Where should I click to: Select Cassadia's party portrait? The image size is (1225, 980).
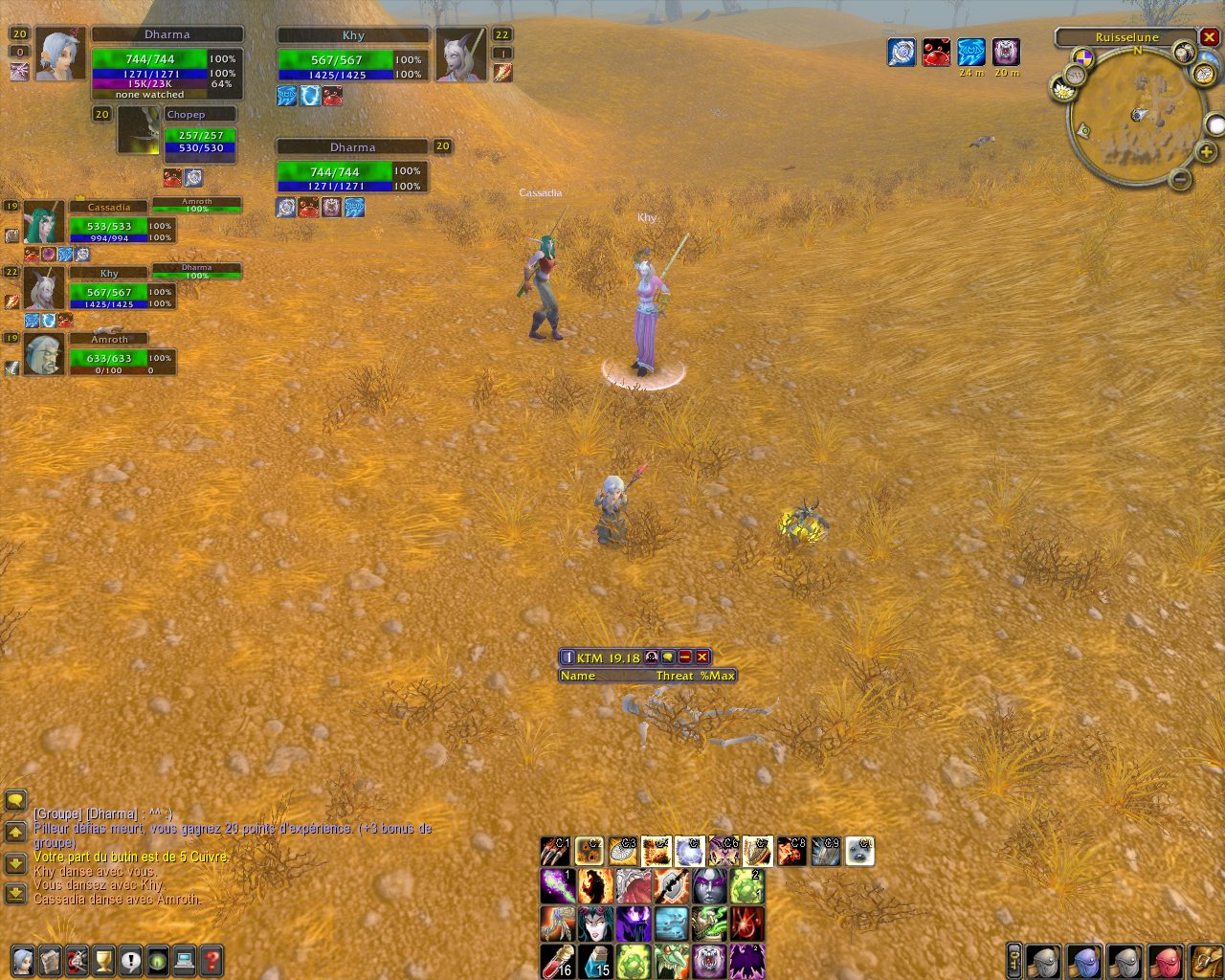(x=44, y=223)
